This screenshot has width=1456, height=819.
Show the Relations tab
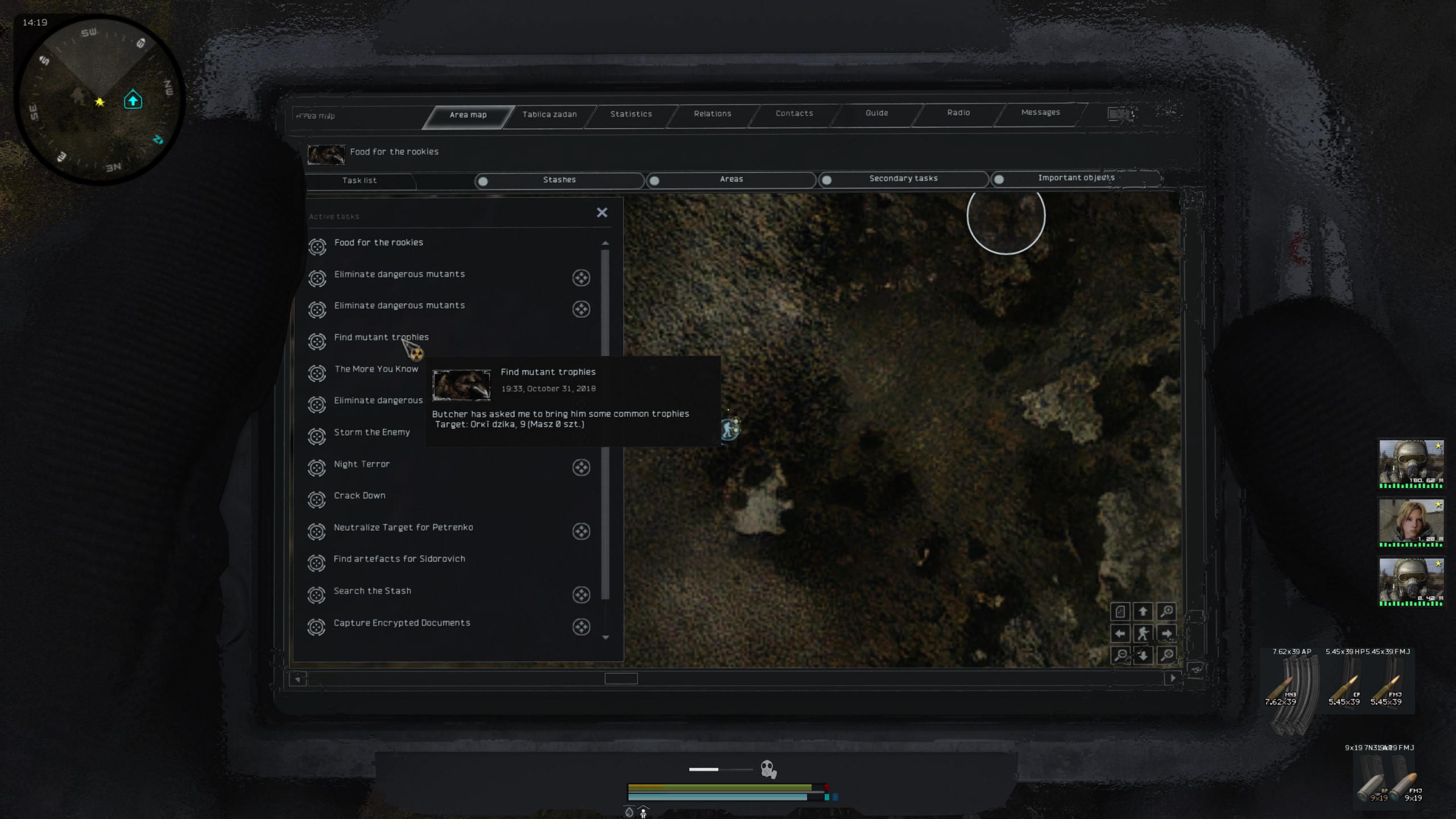pyautogui.click(x=712, y=114)
